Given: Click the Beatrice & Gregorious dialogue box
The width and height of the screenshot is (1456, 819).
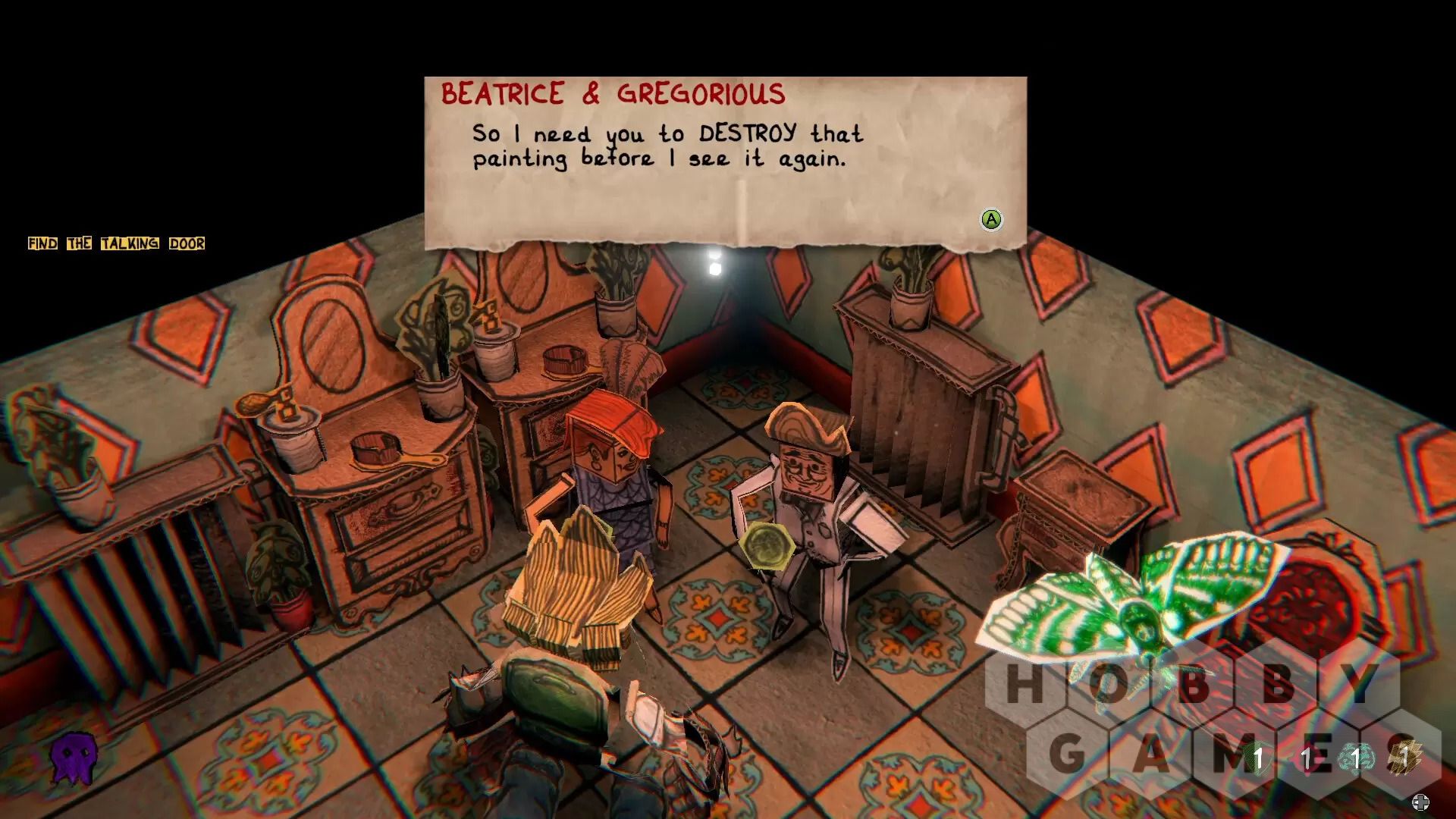Looking at the screenshot, I should click(x=725, y=162).
